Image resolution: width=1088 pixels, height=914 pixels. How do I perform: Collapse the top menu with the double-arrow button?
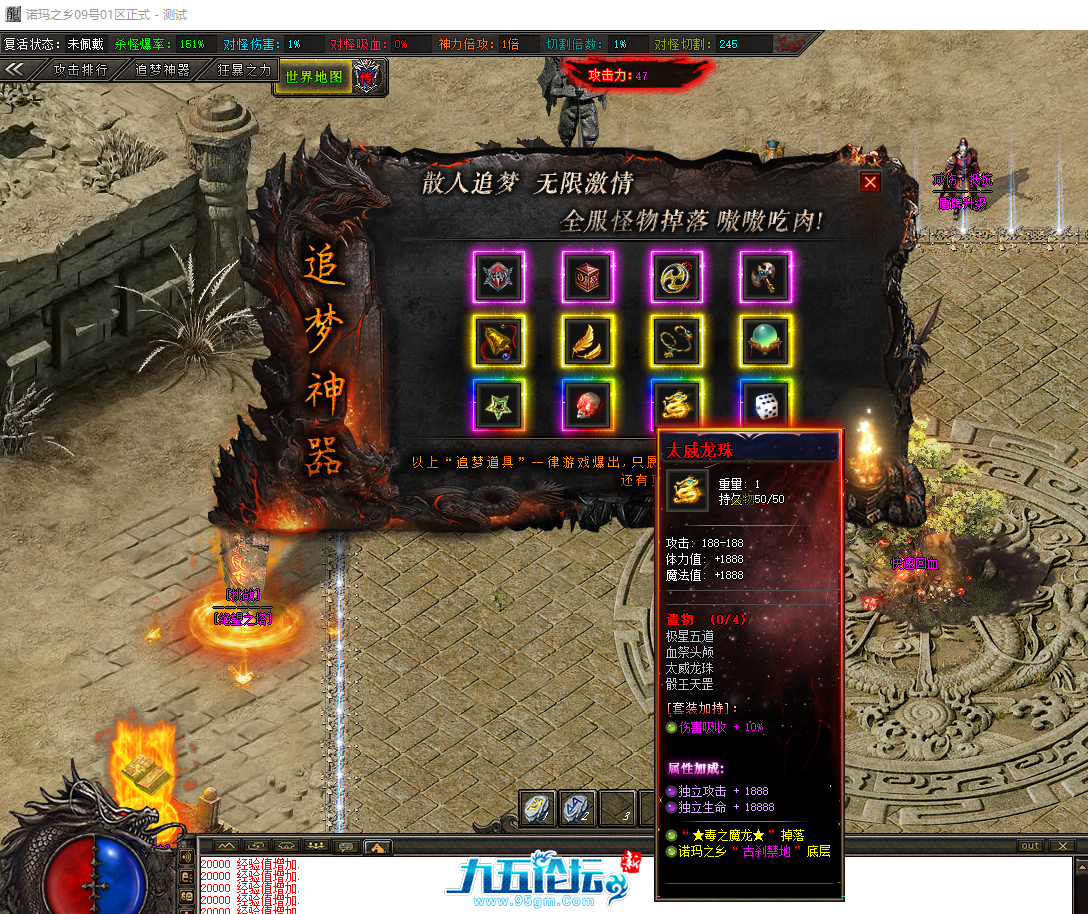click(x=15, y=69)
